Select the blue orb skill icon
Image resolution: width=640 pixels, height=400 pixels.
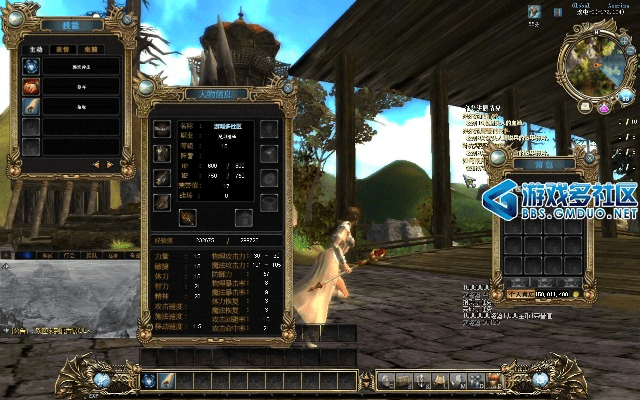[x=32, y=66]
